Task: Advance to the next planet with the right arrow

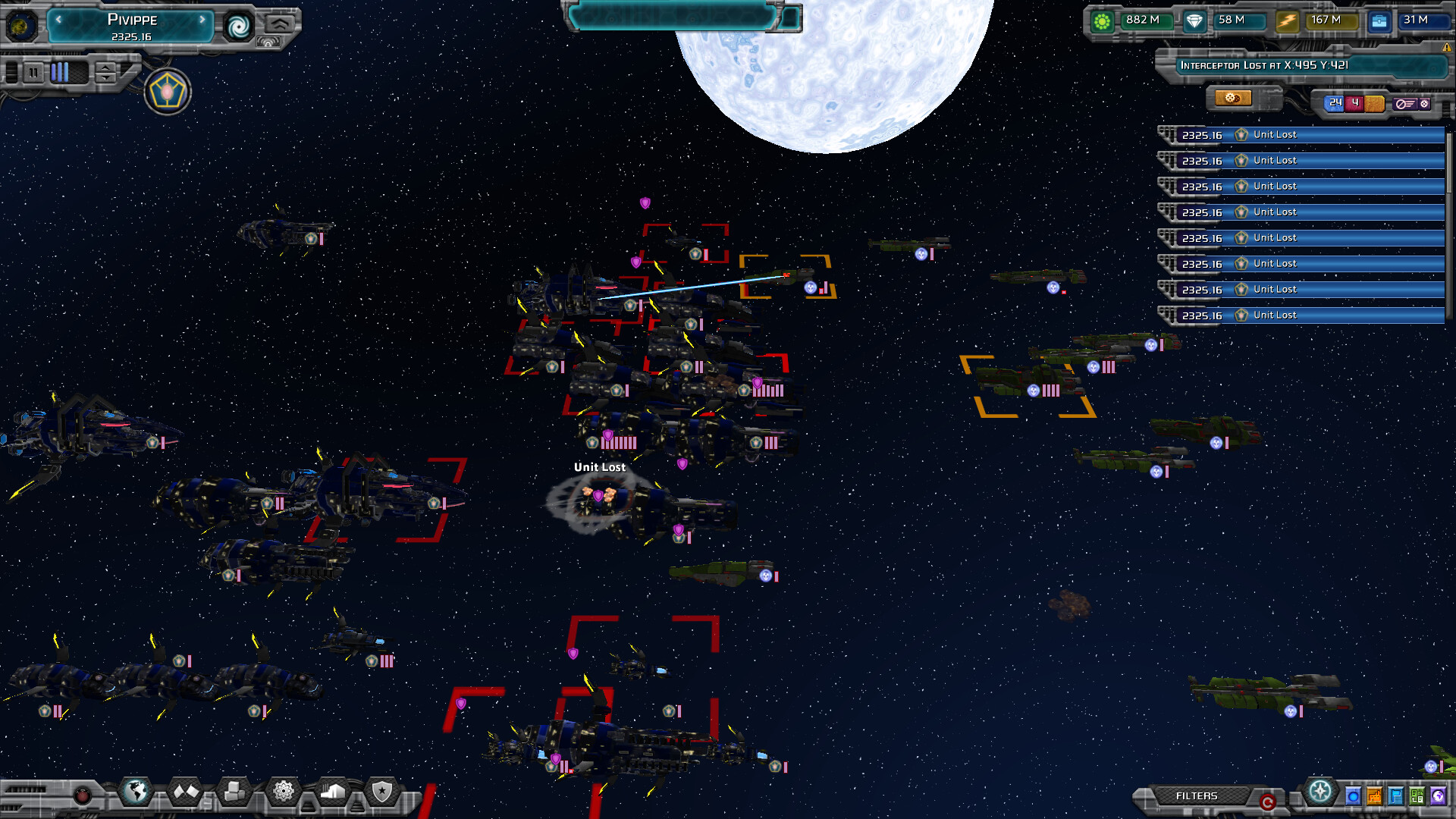Action: 202,20
